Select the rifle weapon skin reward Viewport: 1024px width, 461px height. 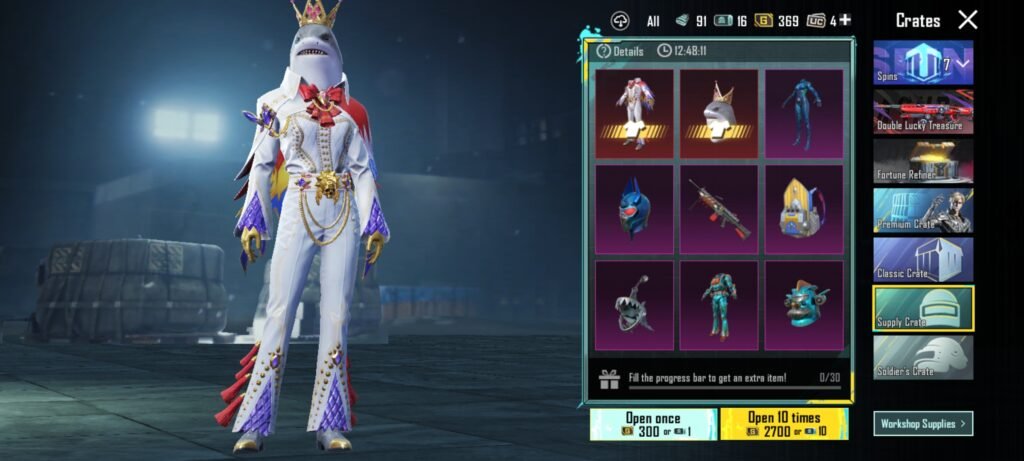point(718,209)
